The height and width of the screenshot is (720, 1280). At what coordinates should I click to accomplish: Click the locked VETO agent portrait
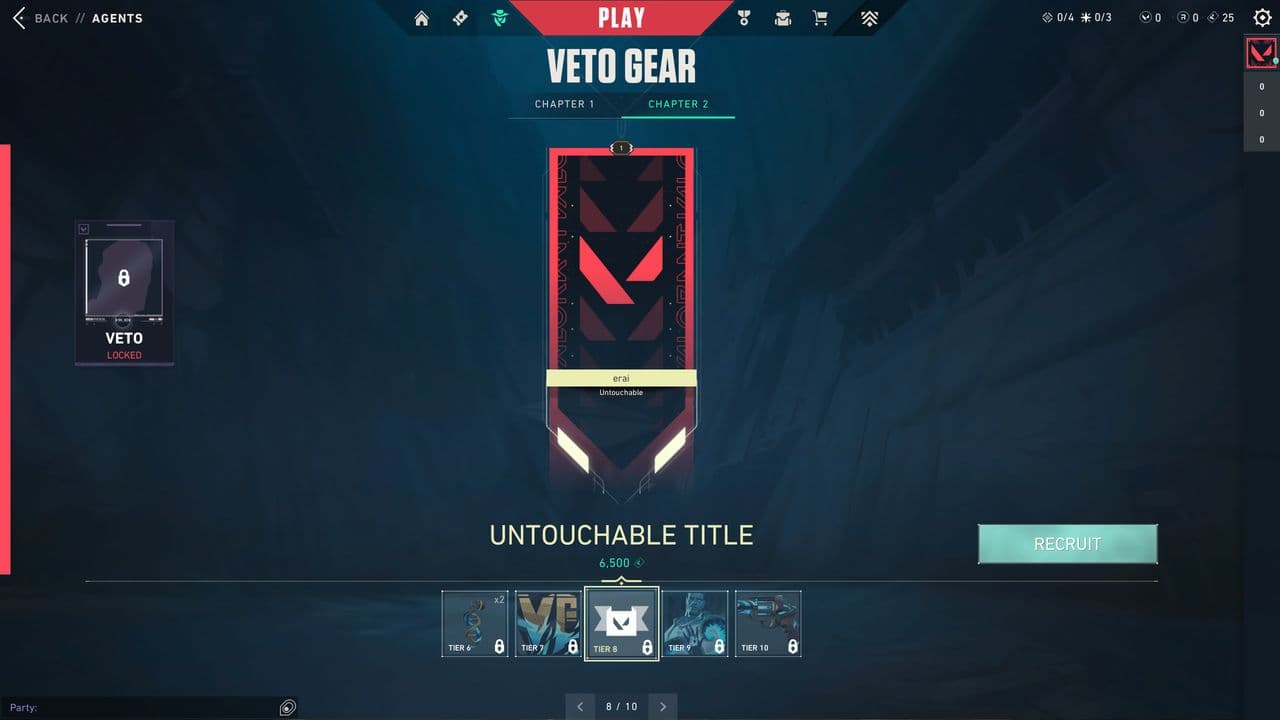tap(124, 292)
